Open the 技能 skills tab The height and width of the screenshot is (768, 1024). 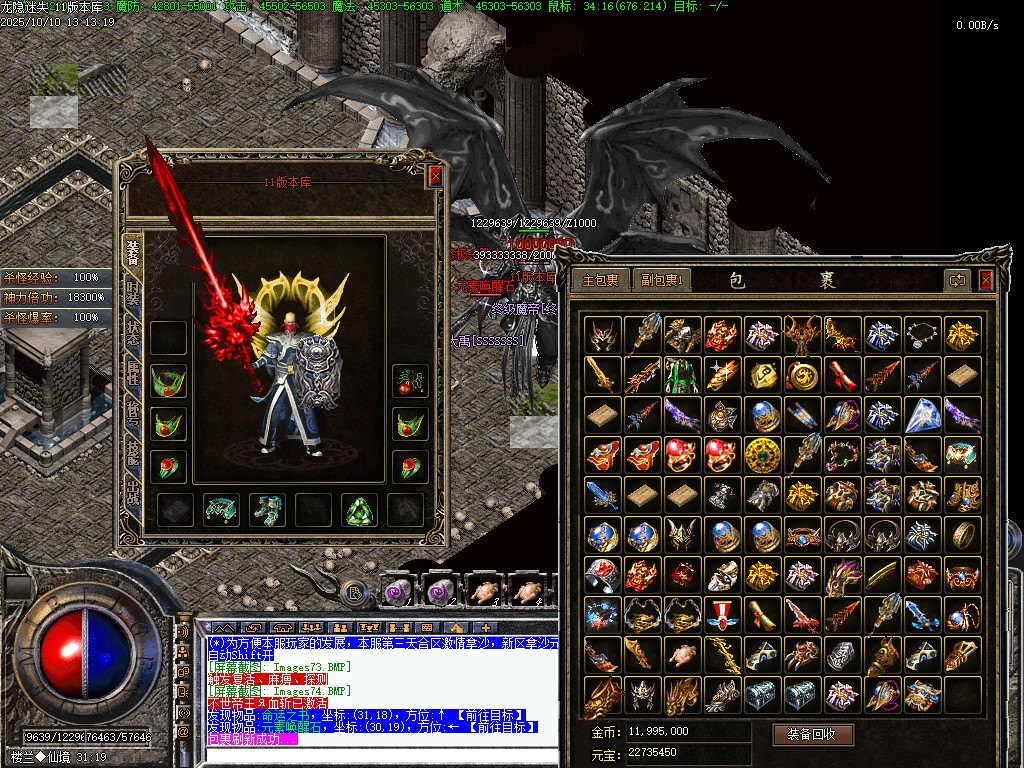(132, 452)
